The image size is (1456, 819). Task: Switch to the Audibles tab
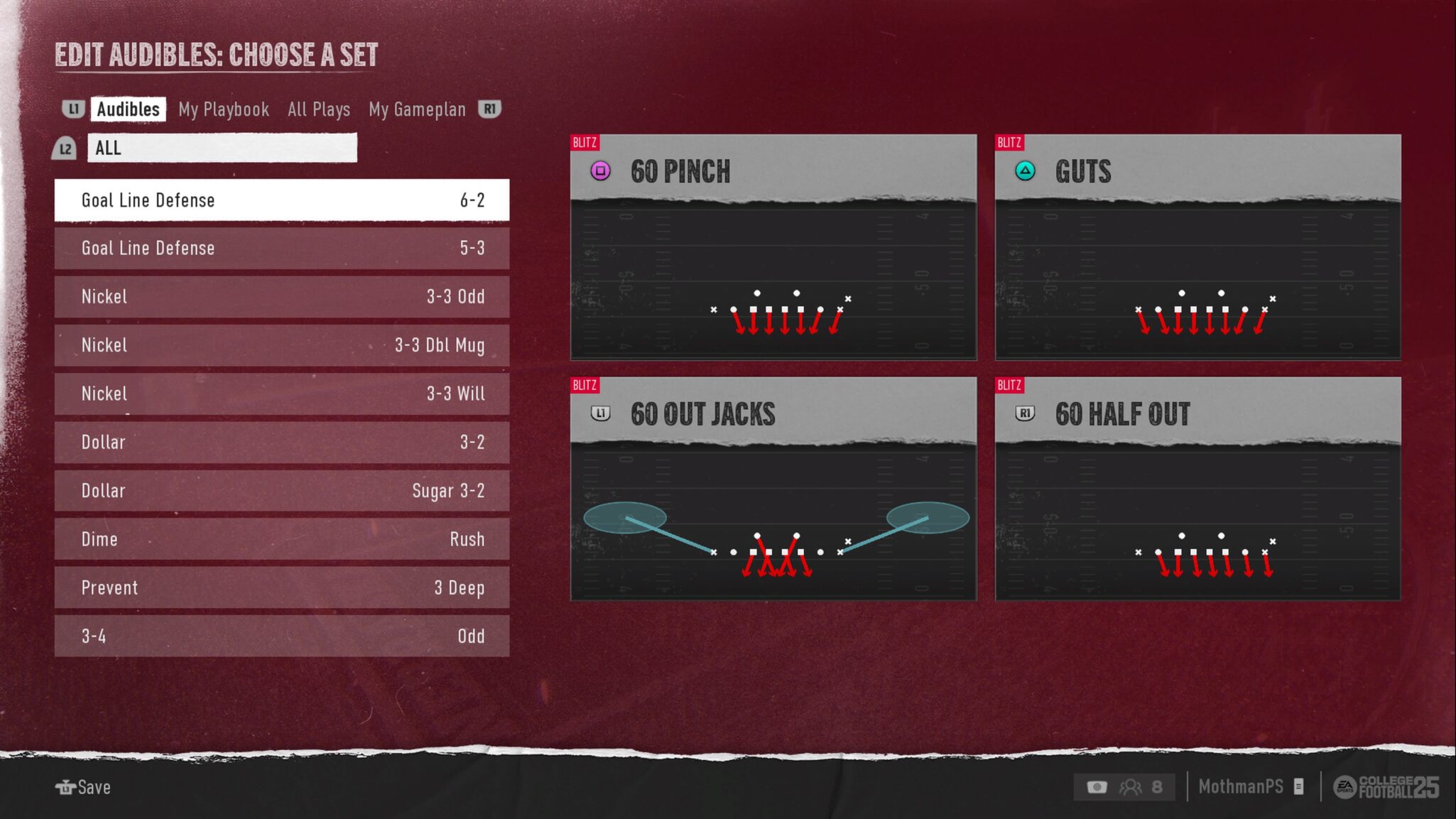[128, 109]
